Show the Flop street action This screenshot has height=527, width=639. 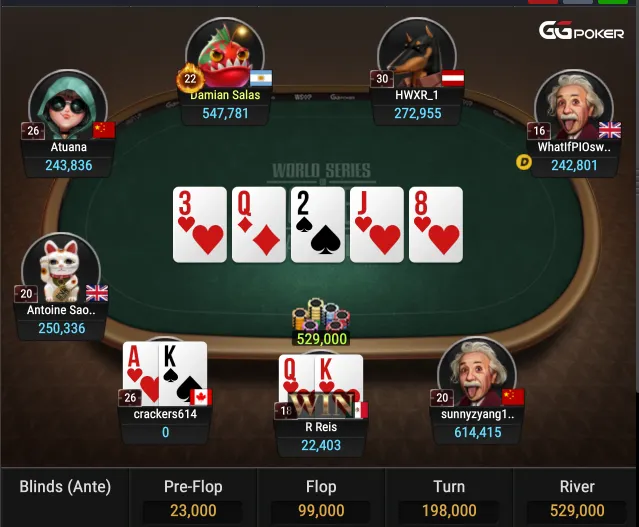[x=321, y=497]
